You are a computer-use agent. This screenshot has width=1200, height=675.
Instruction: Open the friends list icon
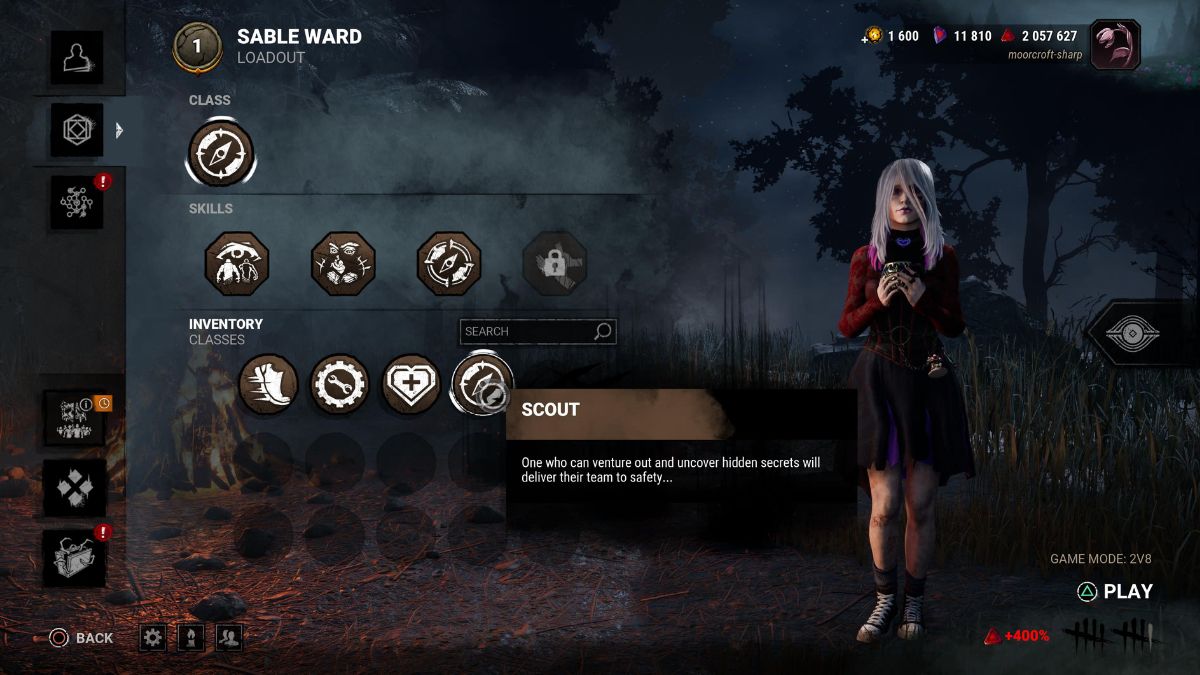tap(229, 638)
